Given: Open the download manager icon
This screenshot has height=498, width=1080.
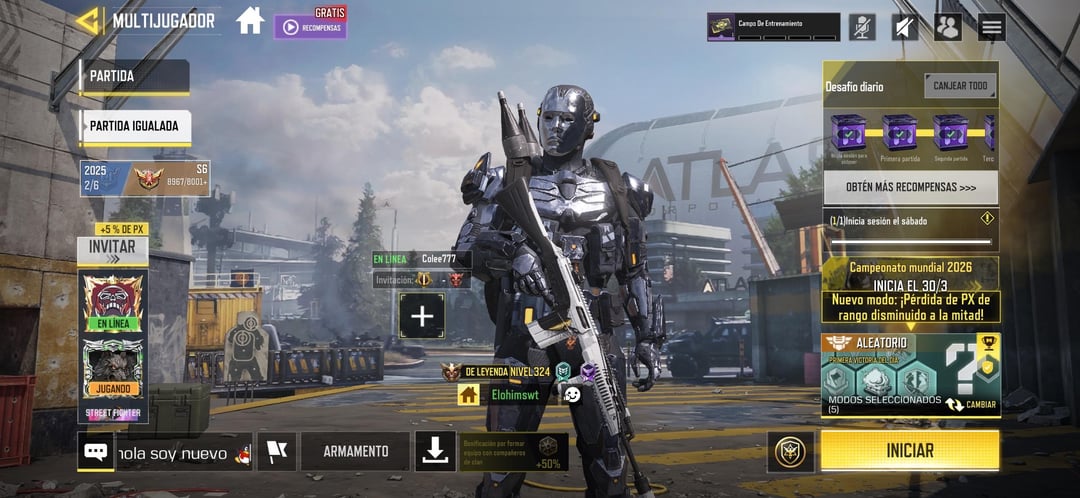Looking at the screenshot, I should [434, 451].
